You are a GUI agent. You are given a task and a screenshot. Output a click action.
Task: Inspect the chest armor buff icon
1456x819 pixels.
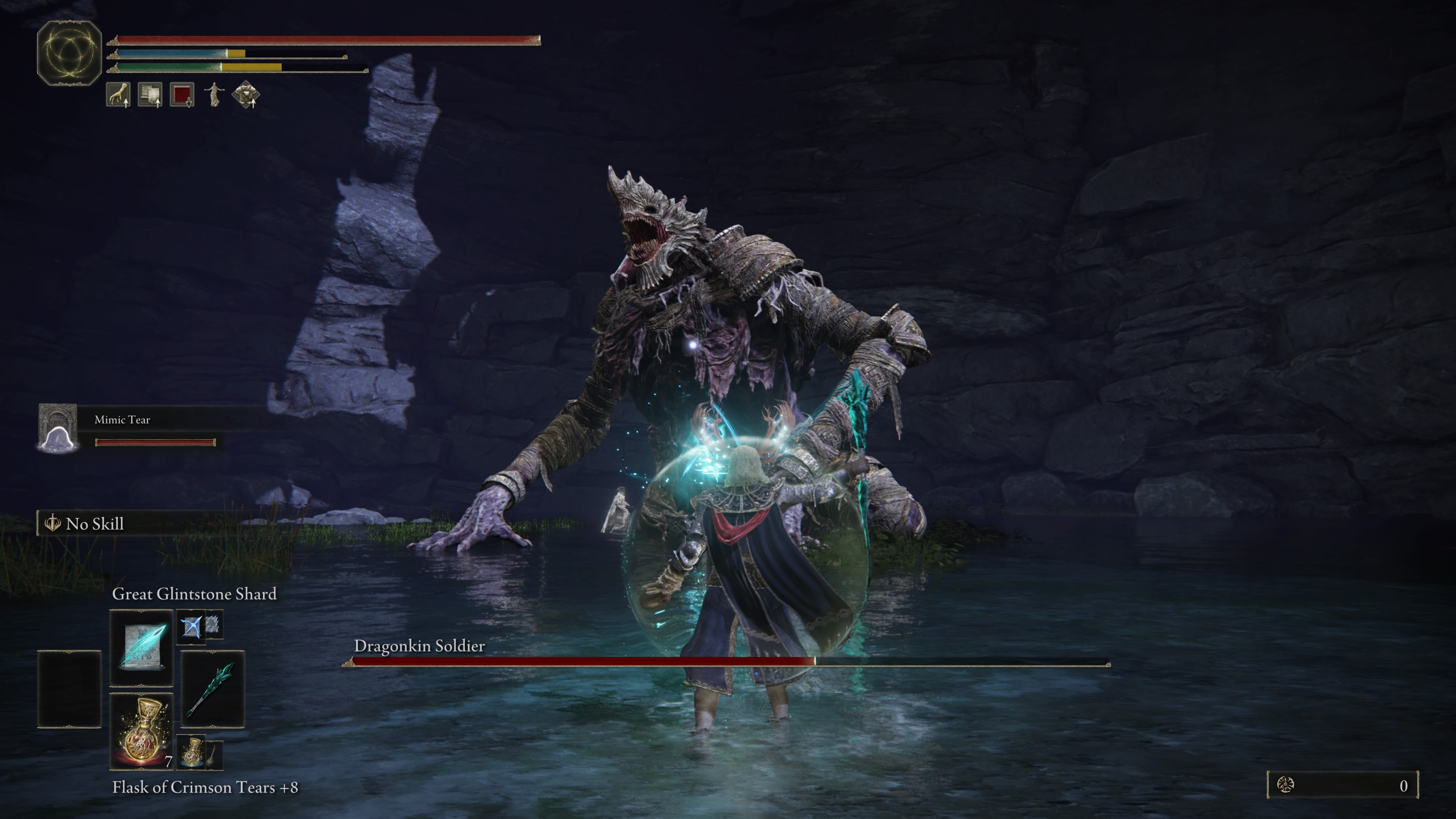point(246,94)
